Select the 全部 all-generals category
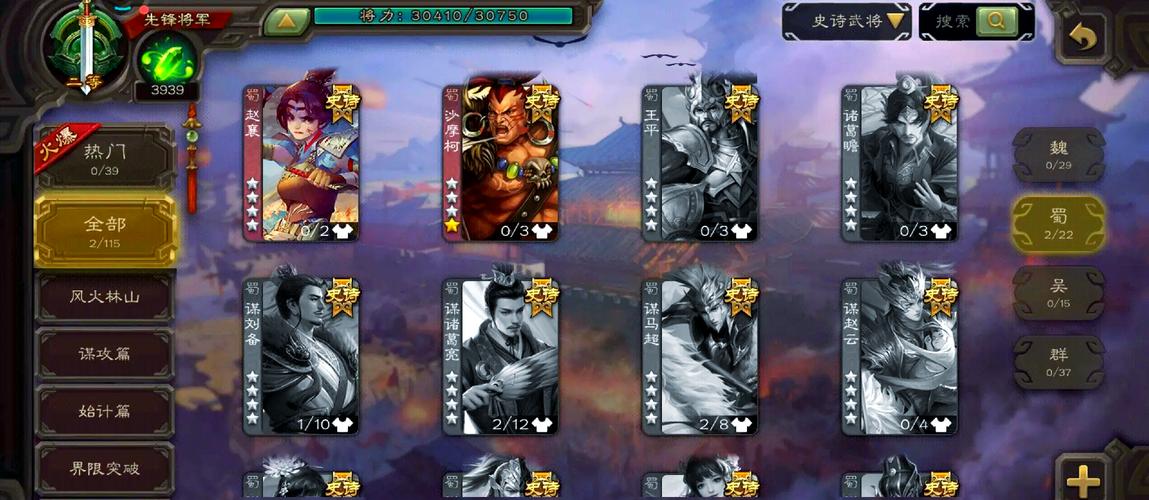 click(x=105, y=230)
